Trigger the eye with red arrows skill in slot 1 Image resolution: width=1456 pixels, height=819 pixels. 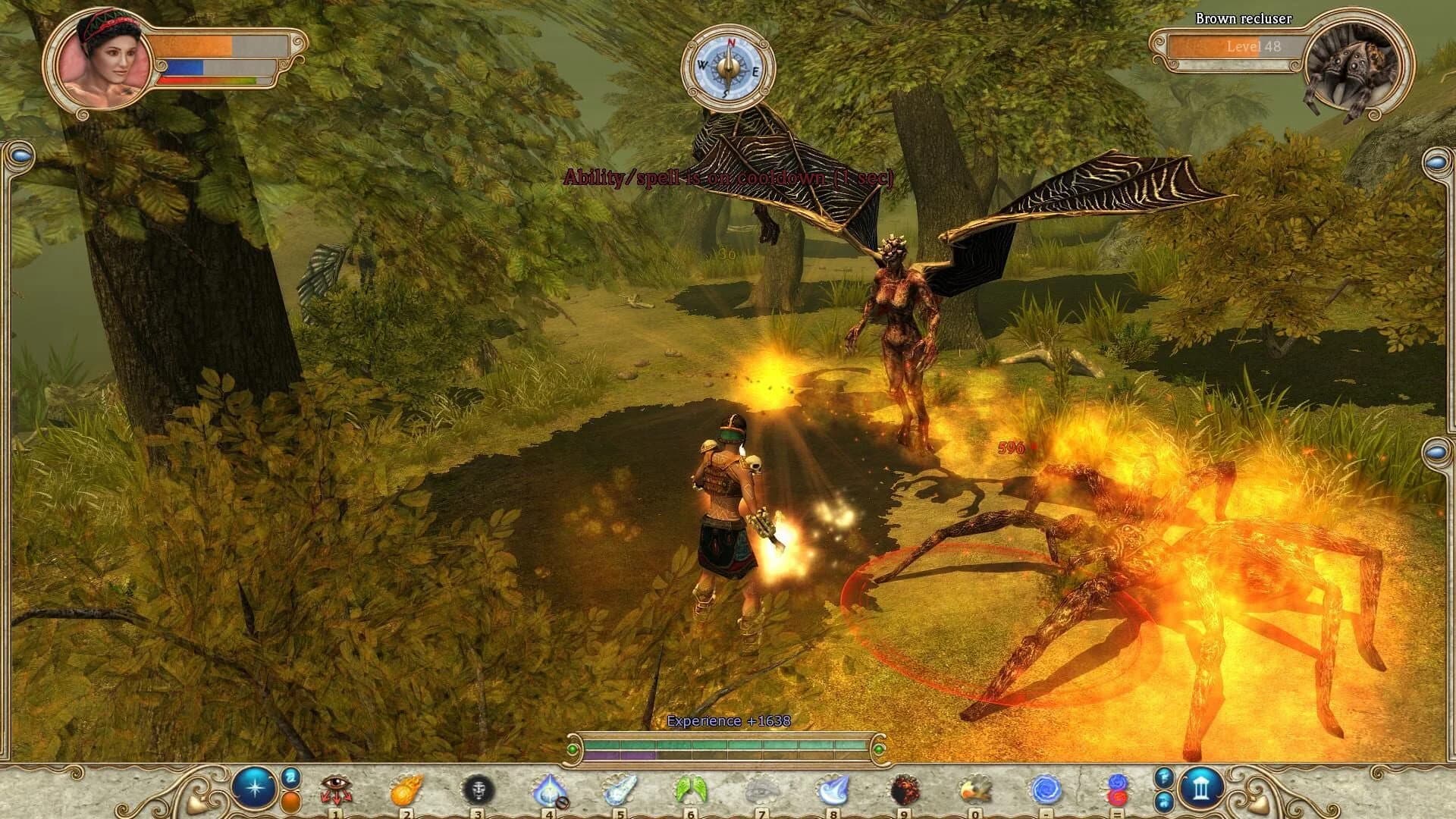[x=335, y=789]
